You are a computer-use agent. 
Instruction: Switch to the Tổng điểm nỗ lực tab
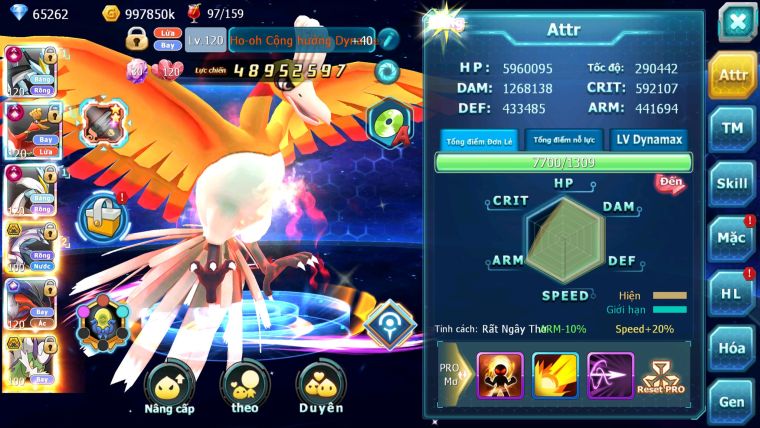tap(564, 140)
